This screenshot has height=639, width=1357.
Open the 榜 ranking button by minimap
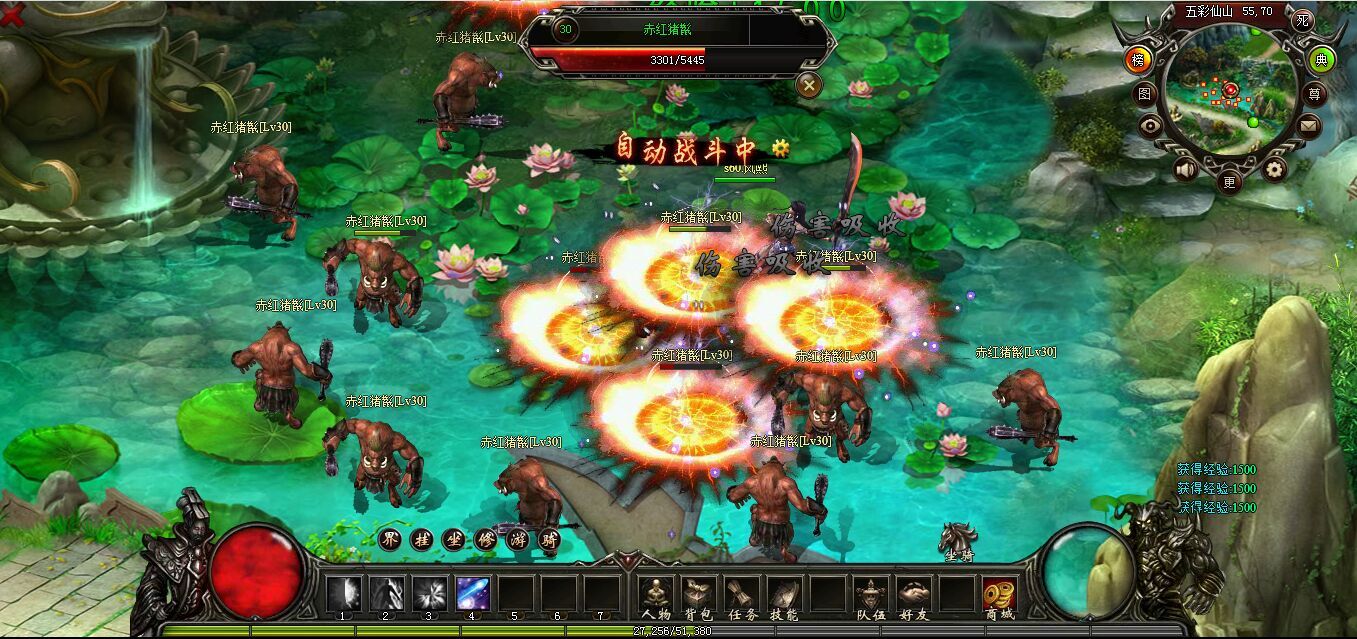(x=1138, y=59)
